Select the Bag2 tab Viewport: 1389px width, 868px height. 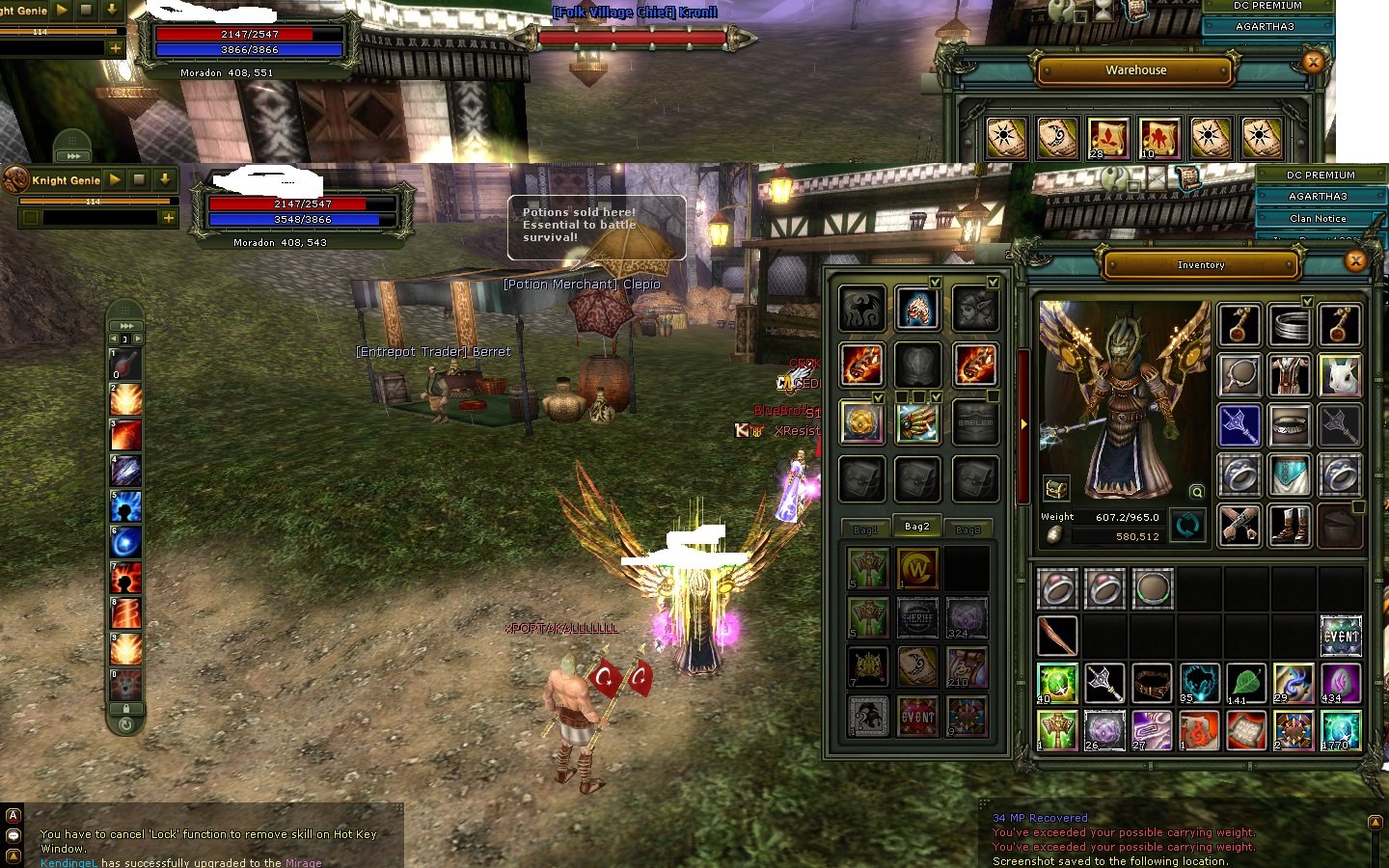pyautogui.click(x=916, y=527)
